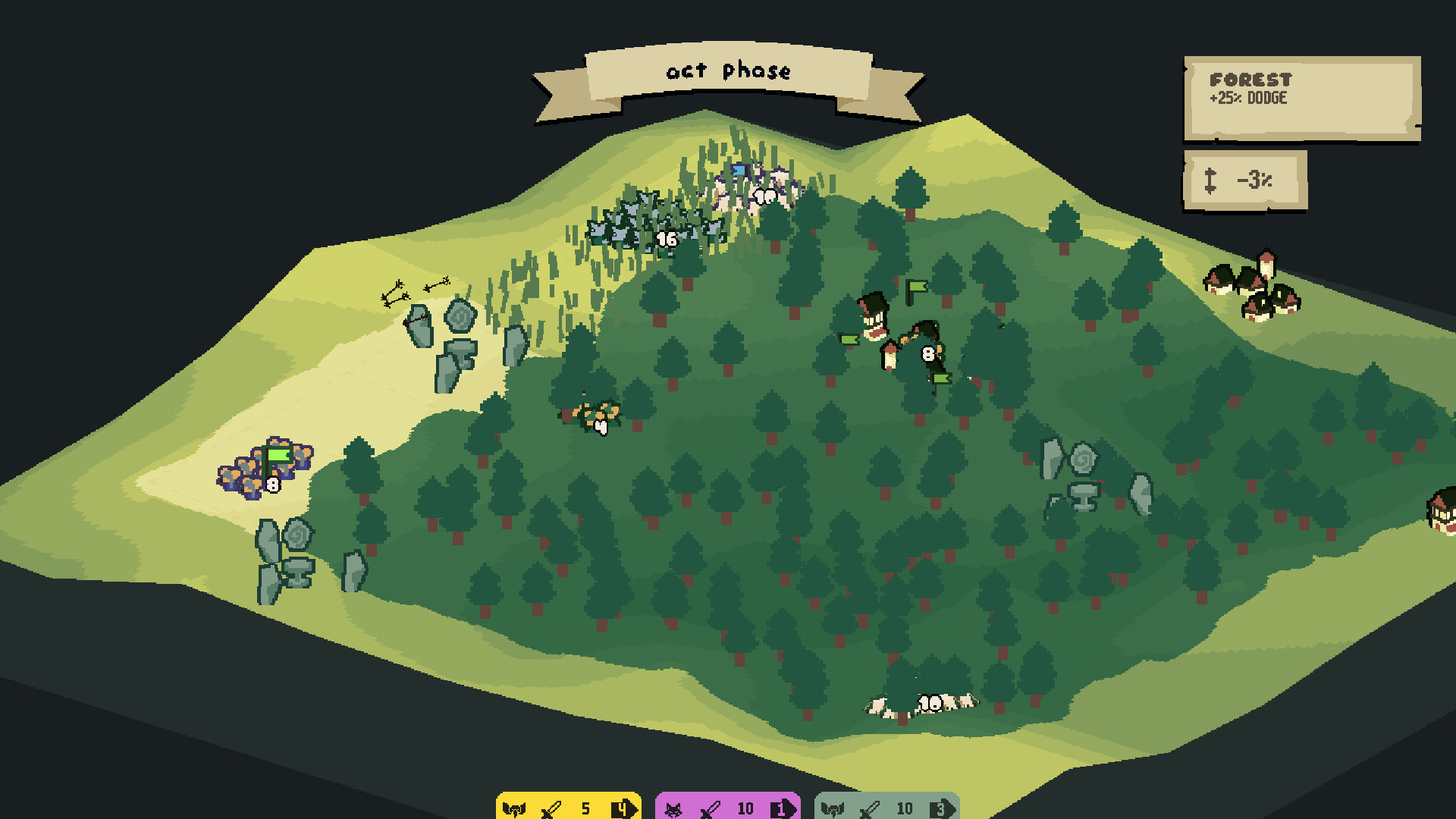Select the winged helmet icon on the yellow unit card
Image resolution: width=1456 pixels, height=819 pixels.
click(x=515, y=808)
